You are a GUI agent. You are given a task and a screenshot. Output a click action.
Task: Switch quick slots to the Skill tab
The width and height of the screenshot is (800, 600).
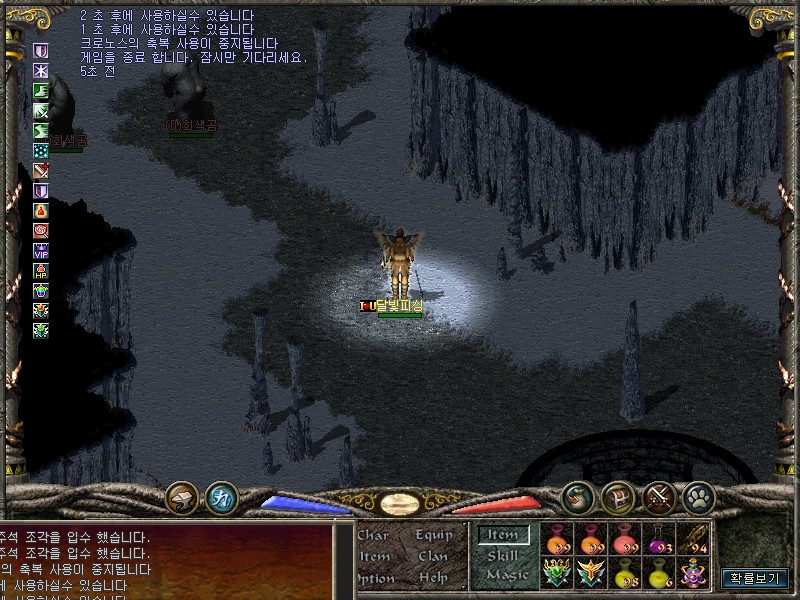pos(503,556)
